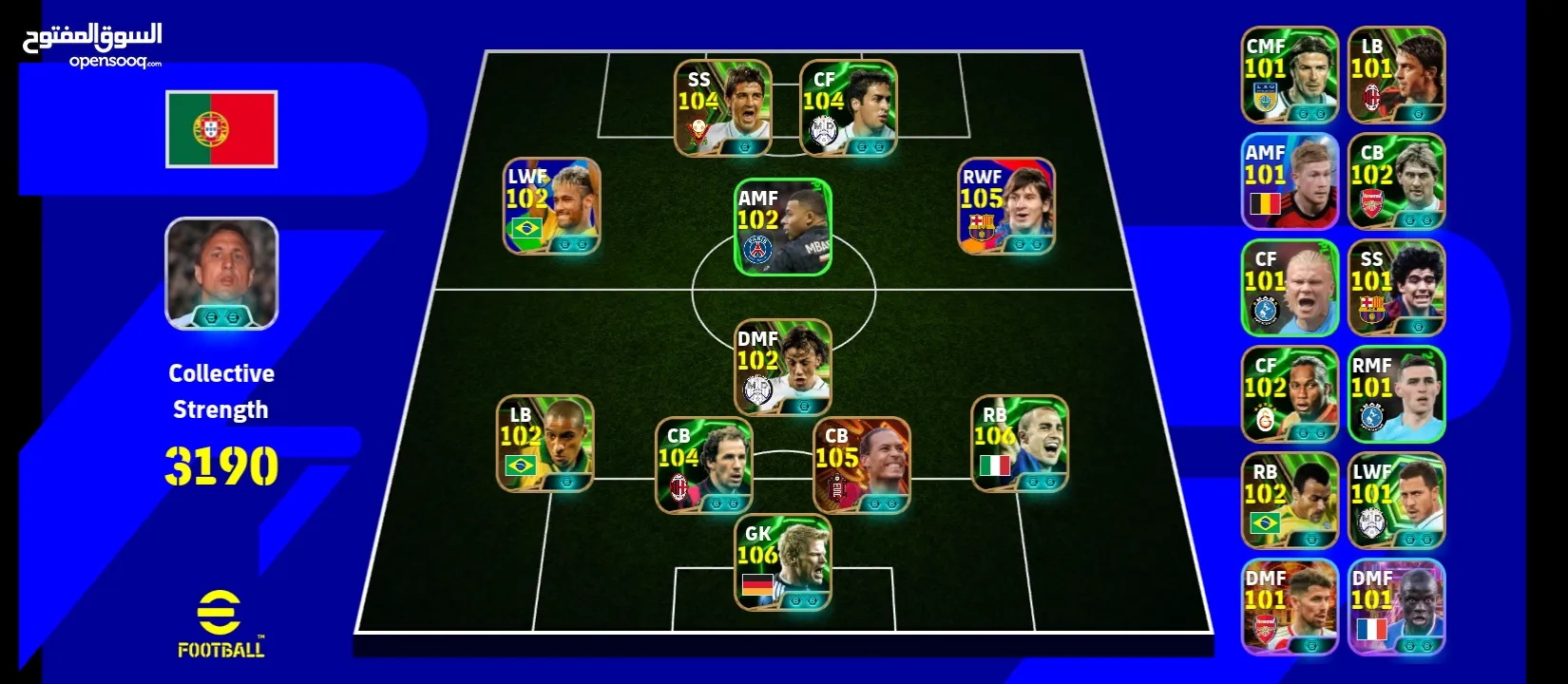Pick the CB 105 center-back card

pyautogui.click(x=862, y=465)
